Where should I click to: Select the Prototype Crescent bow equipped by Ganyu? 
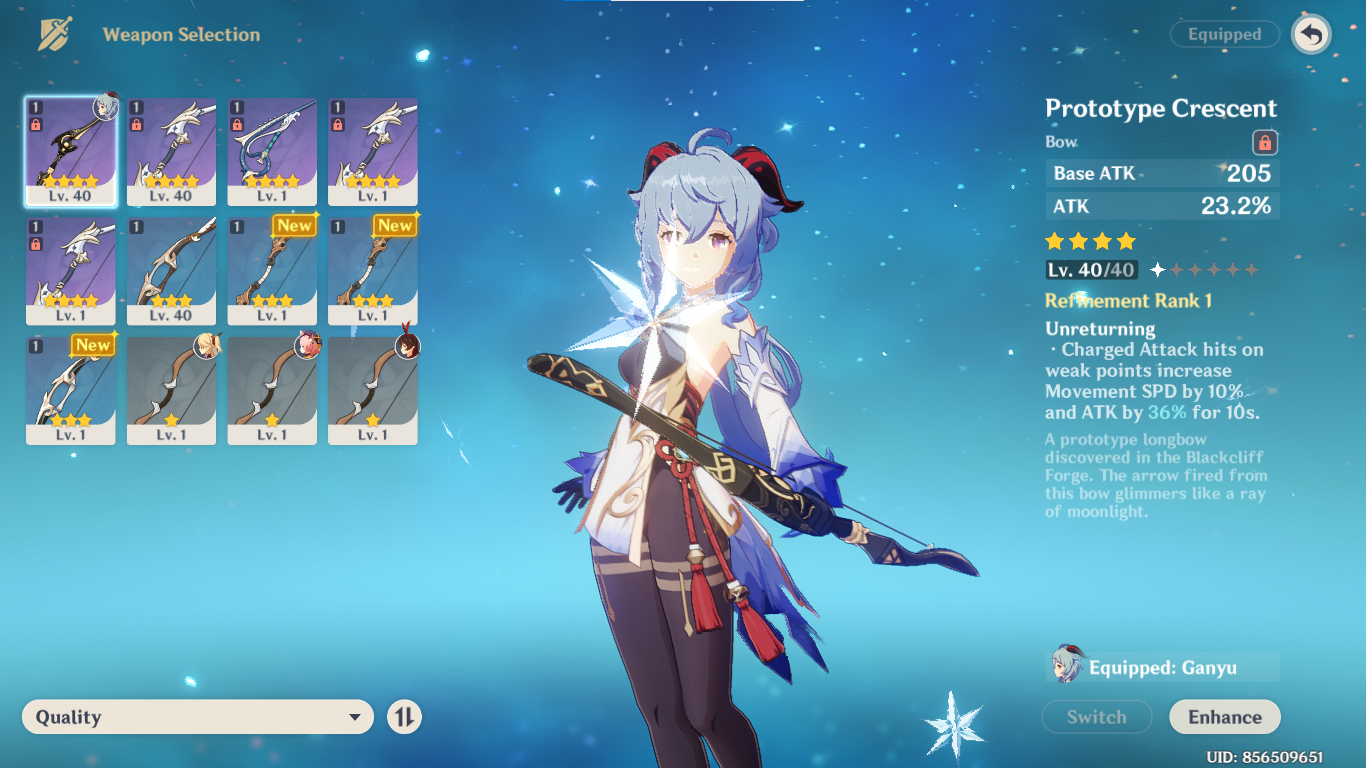point(71,151)
